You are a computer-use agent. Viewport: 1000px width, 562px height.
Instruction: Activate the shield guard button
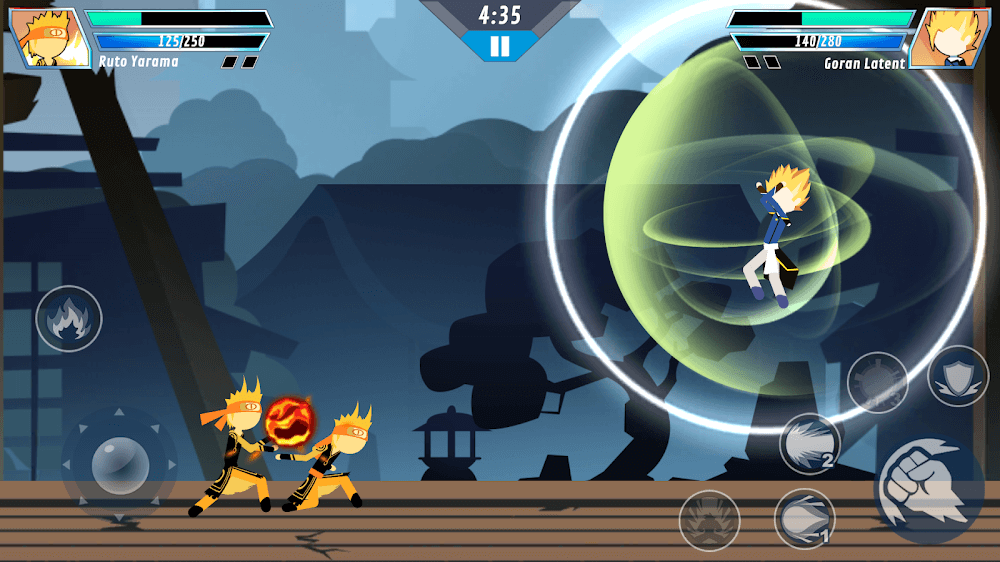pyautogui.click(x=958, y=376)
